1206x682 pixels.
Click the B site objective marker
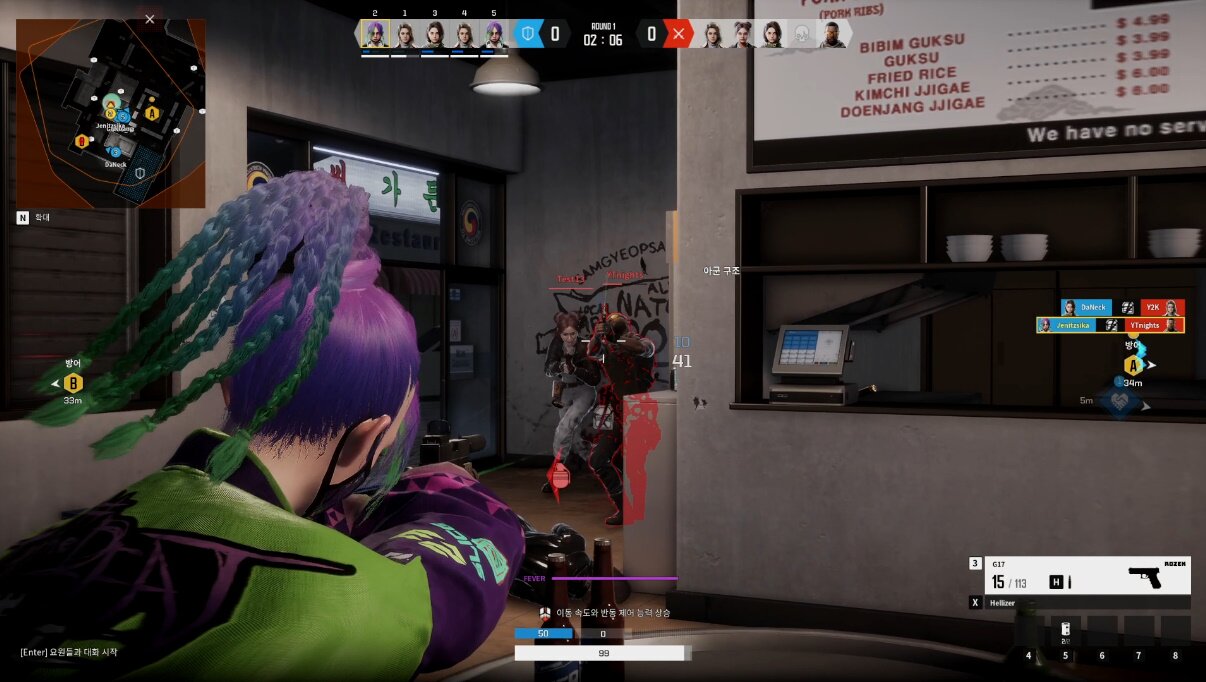coord(73,383)
